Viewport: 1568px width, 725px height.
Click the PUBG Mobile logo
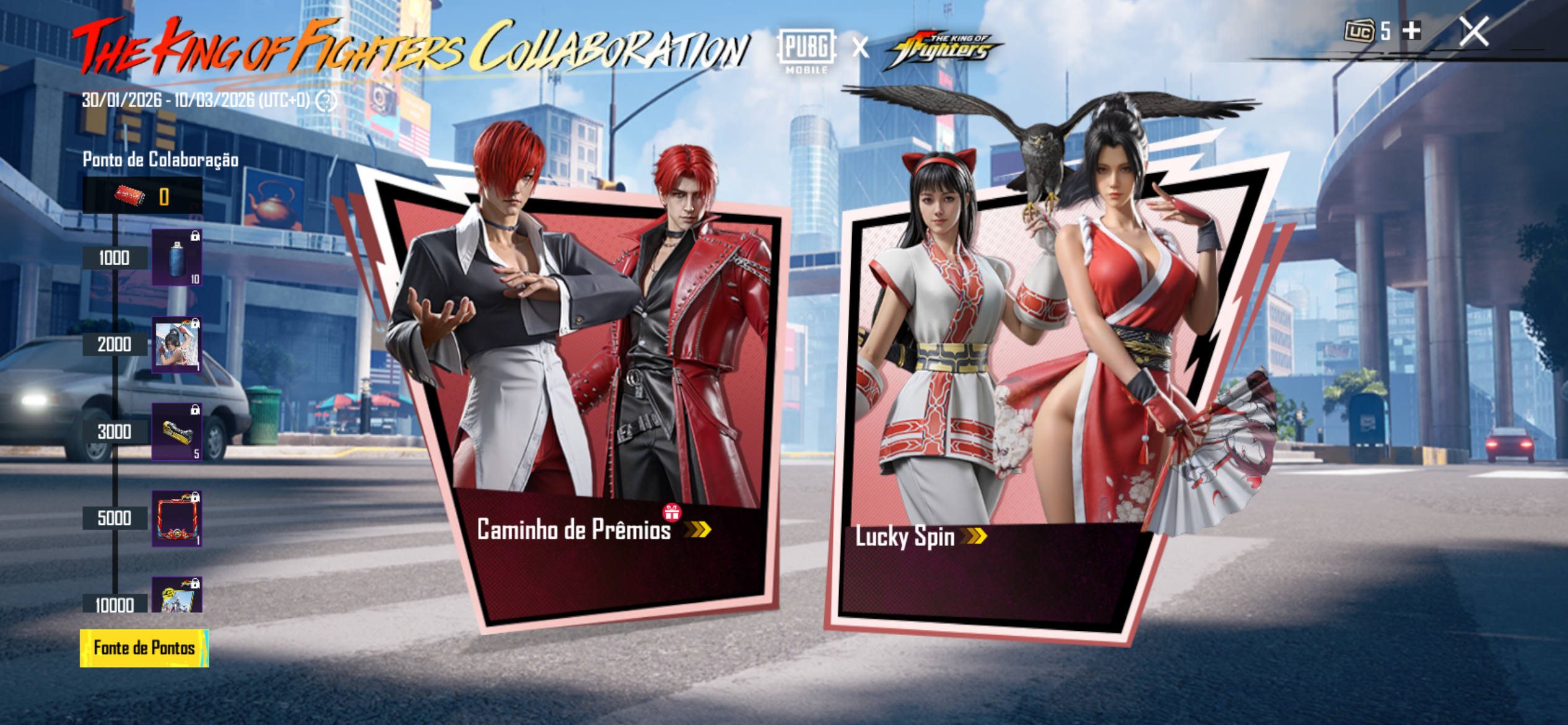[808, 48]
